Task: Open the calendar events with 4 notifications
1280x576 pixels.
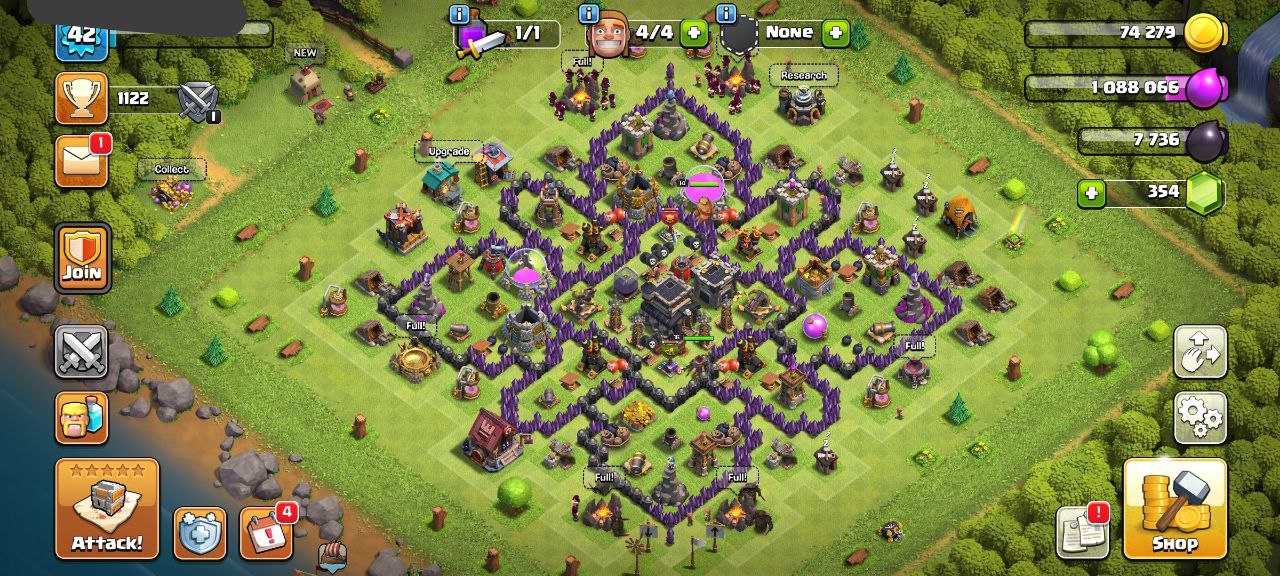Action: coord(266,533)
